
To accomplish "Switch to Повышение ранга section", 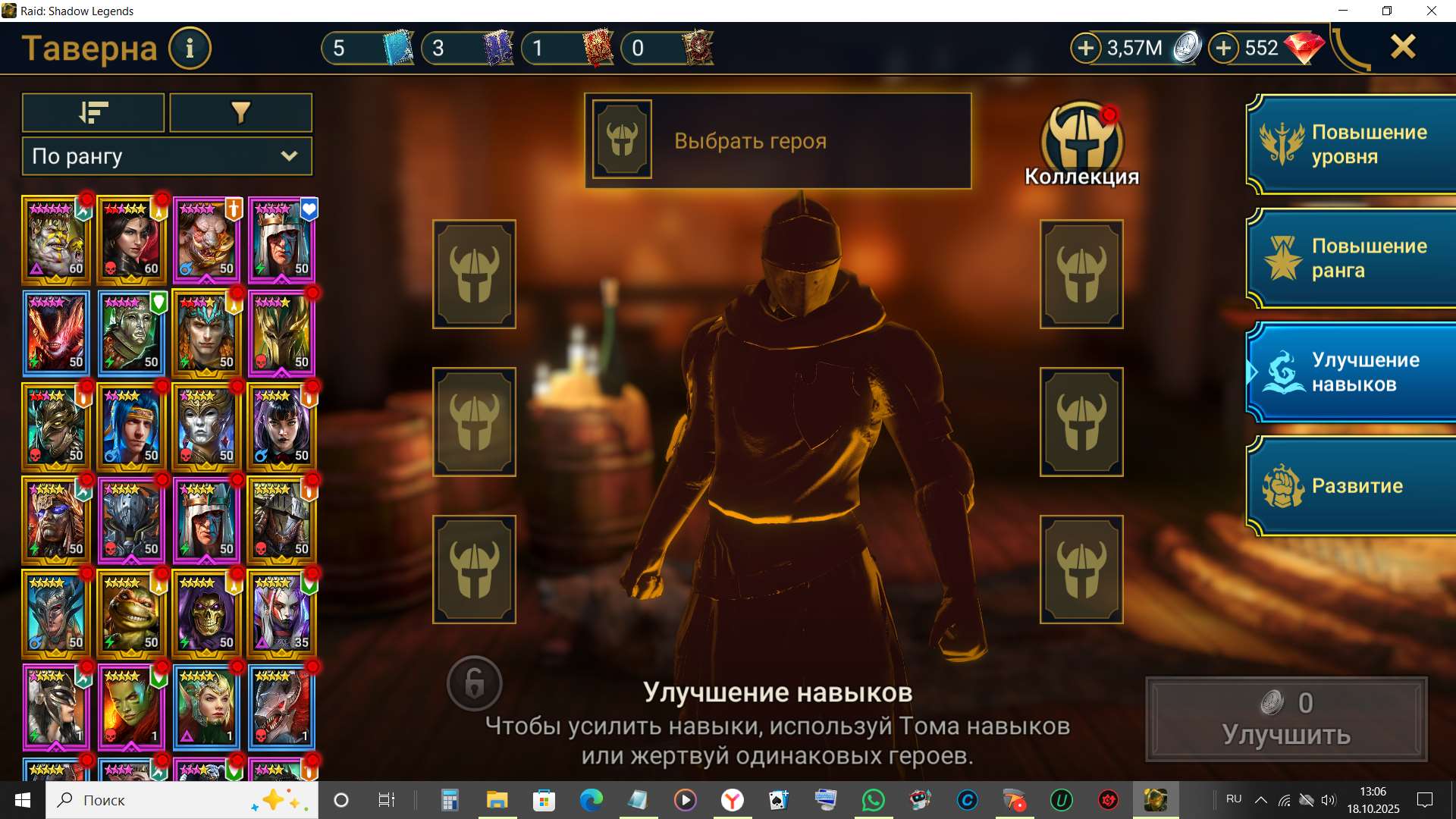I will [1357, 258].
